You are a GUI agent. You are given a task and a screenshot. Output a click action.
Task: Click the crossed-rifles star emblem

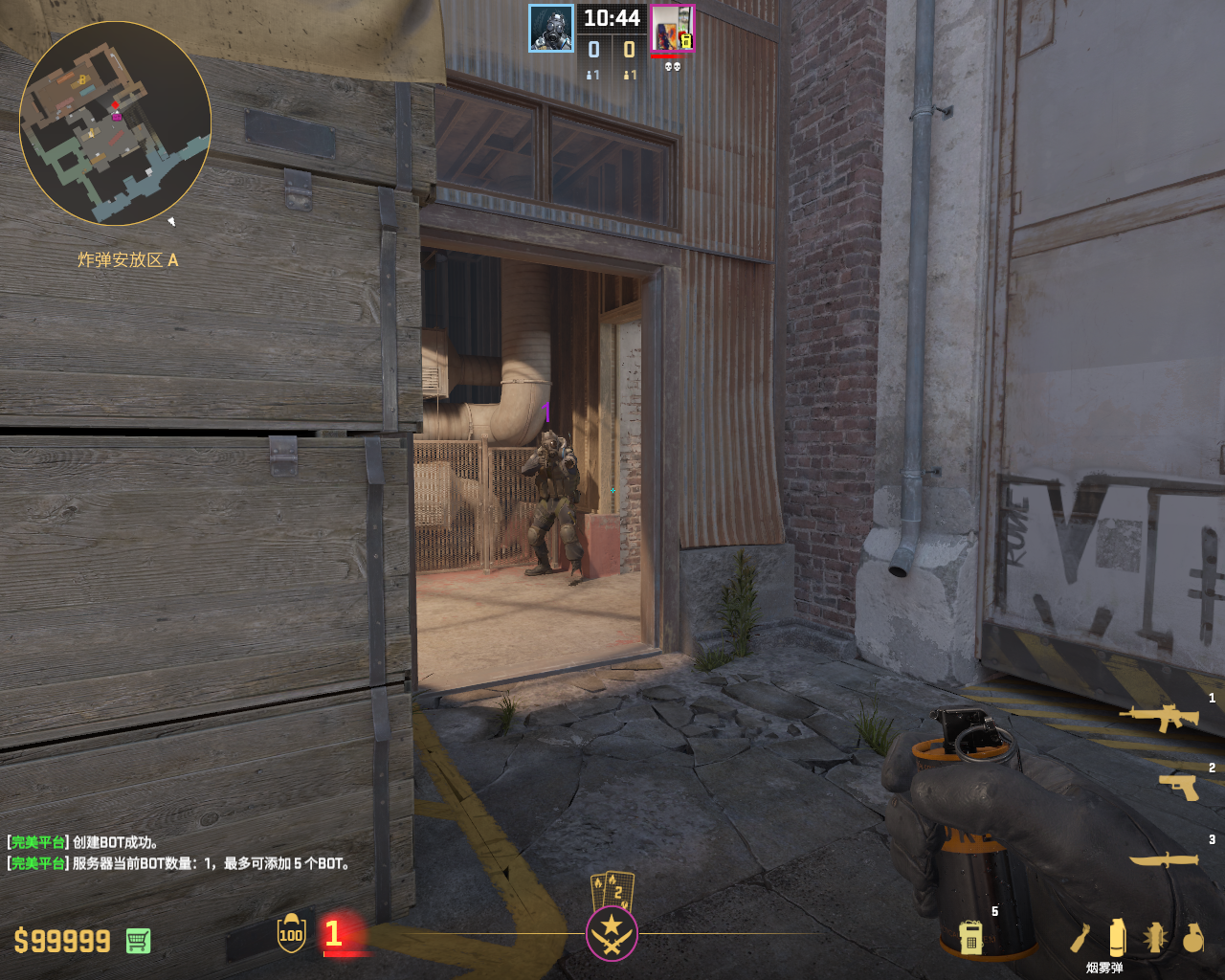(612, 933)
